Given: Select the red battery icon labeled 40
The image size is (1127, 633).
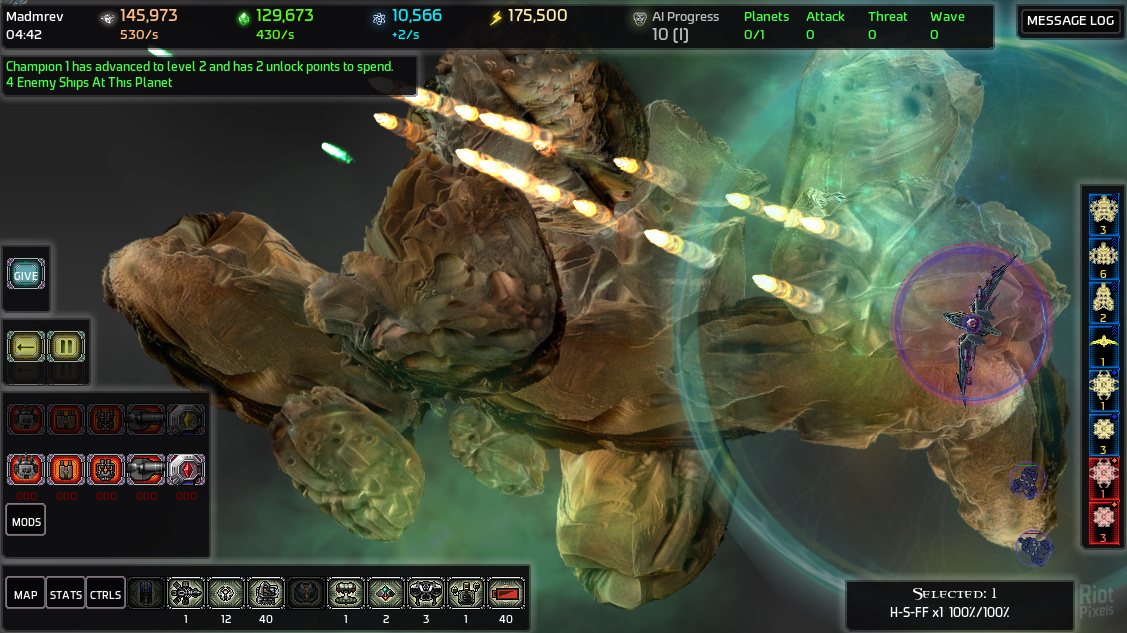Looking at the screenshot, I should 505,594.
